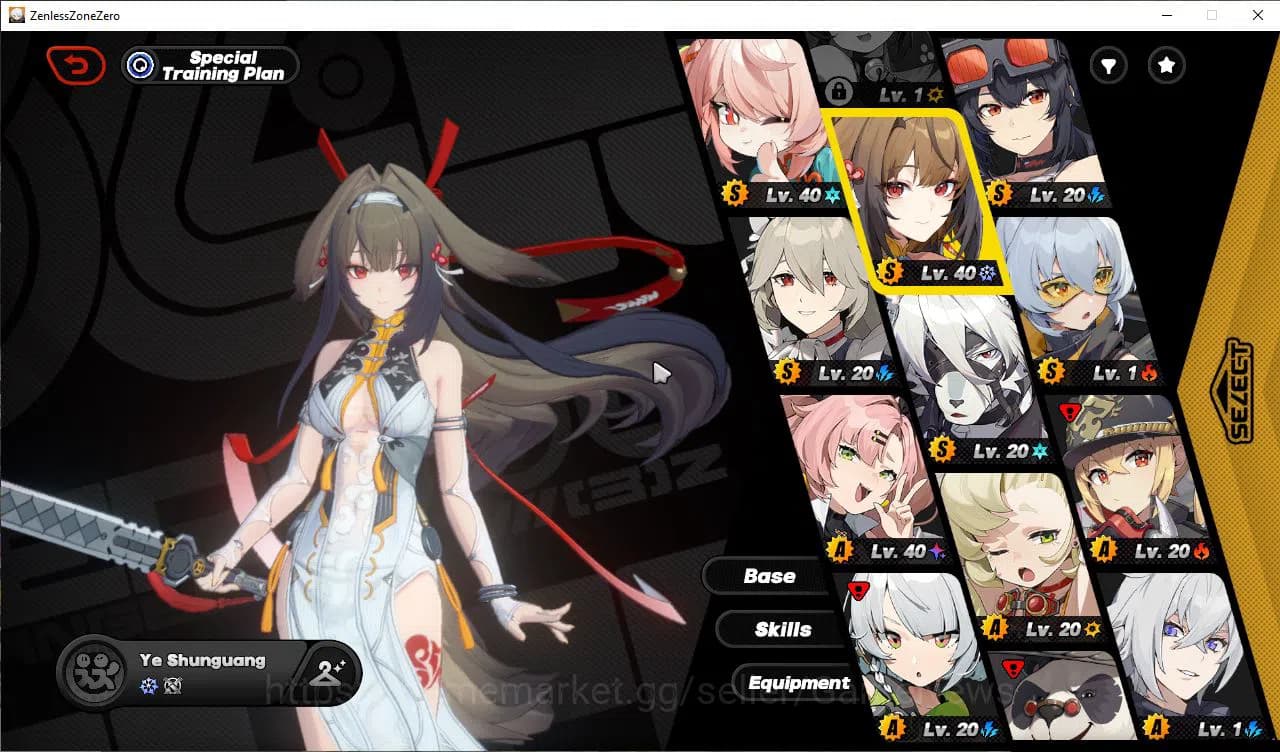The width and height of the screenshot is (1280, 752).
Task: Switch to the Equipment tab
Action: [797, 682]
